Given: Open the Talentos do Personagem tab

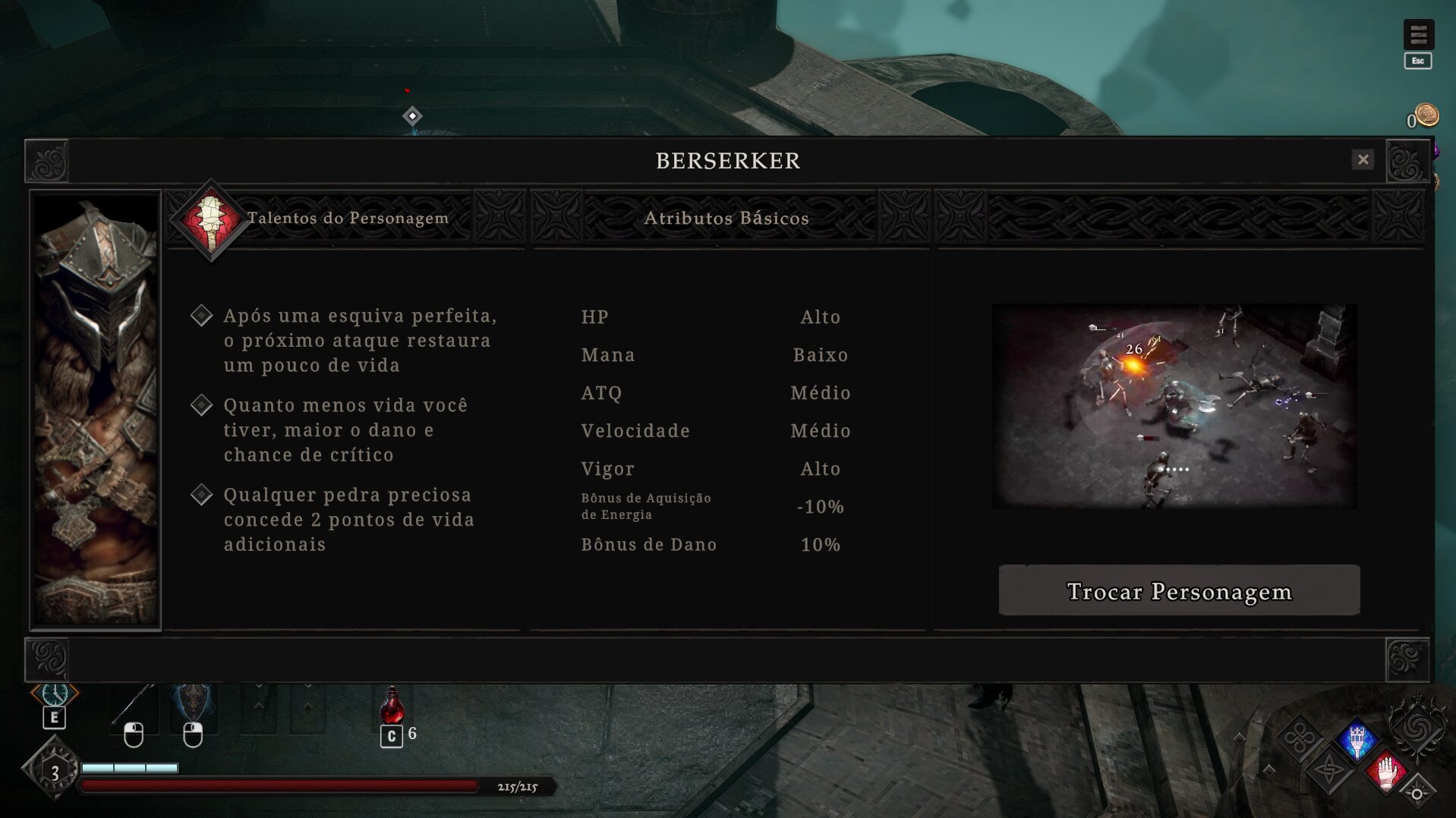Looking at the screenshot, I should [347, 219].
